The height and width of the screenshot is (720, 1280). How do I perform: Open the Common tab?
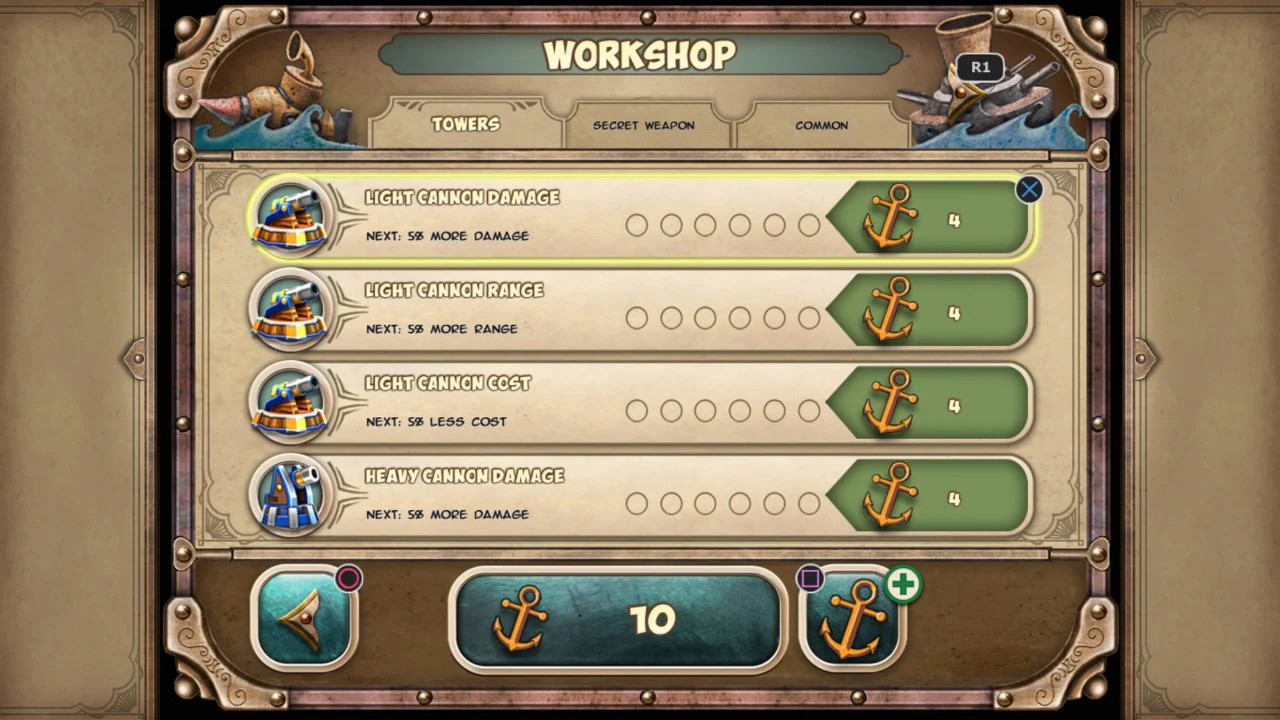coord(820,125)
